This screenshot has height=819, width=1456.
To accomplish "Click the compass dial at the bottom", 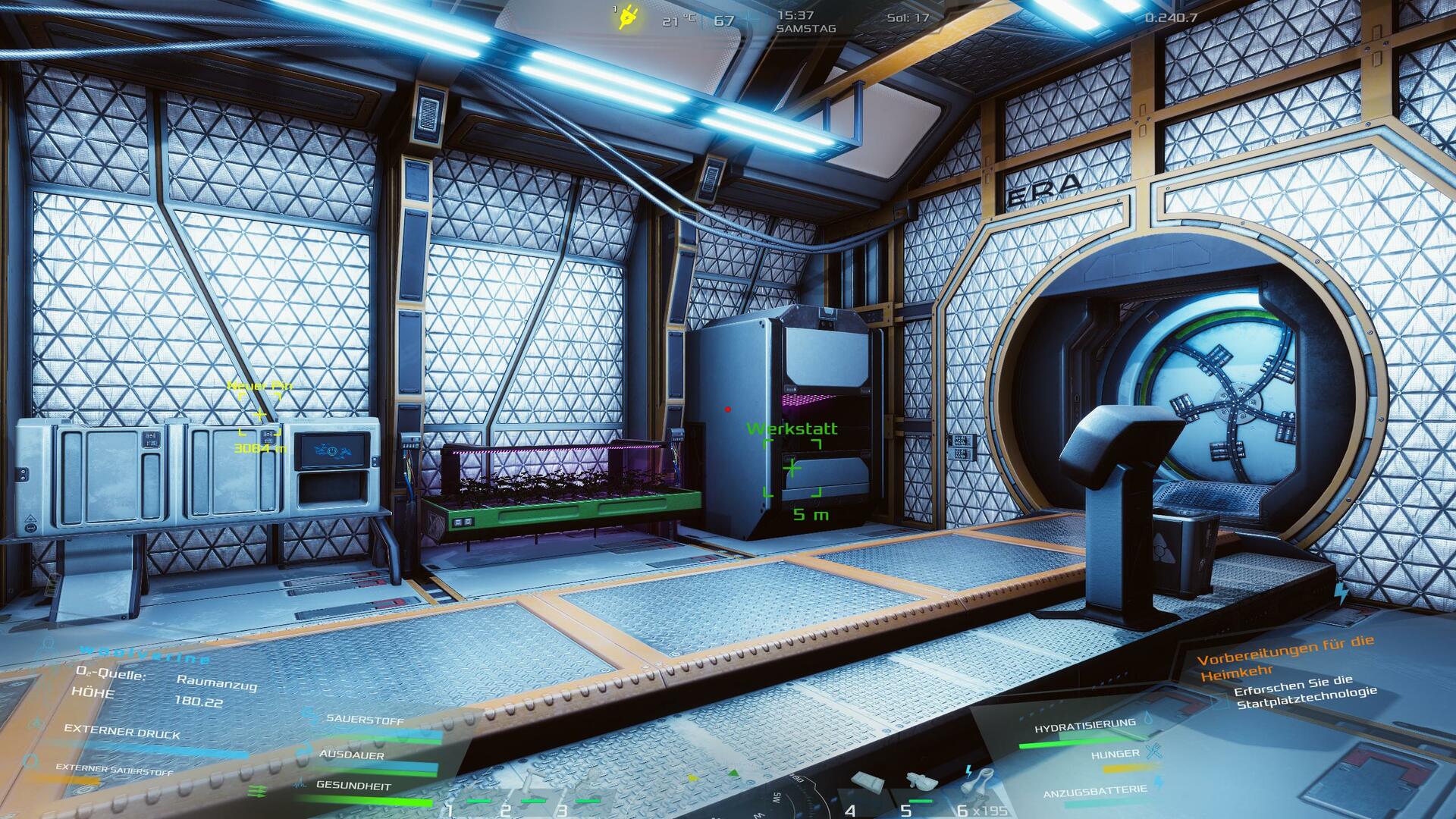I will (789, 796).
